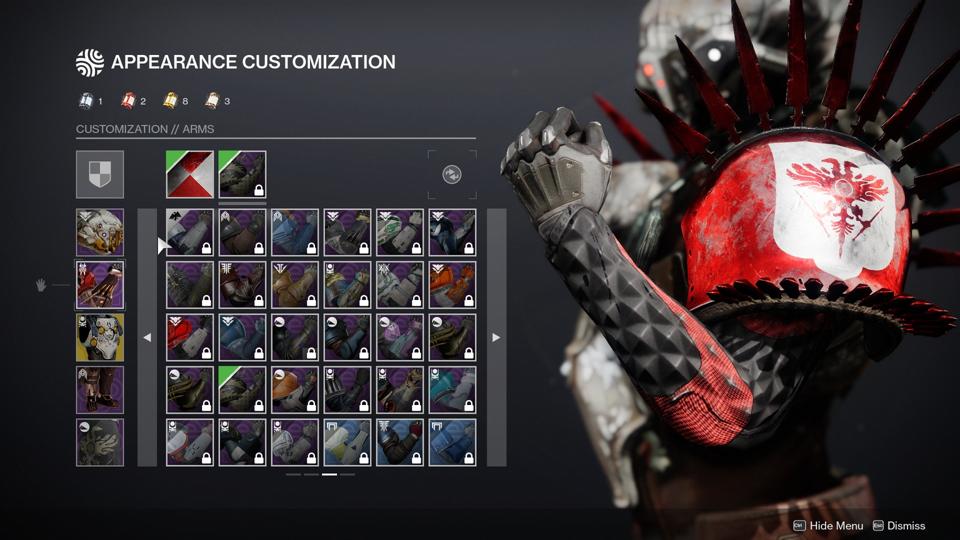This screenshot has height=540, width=960.
Task: Choose the bright orange gauntlet ornament
Action: click(452, 285)
